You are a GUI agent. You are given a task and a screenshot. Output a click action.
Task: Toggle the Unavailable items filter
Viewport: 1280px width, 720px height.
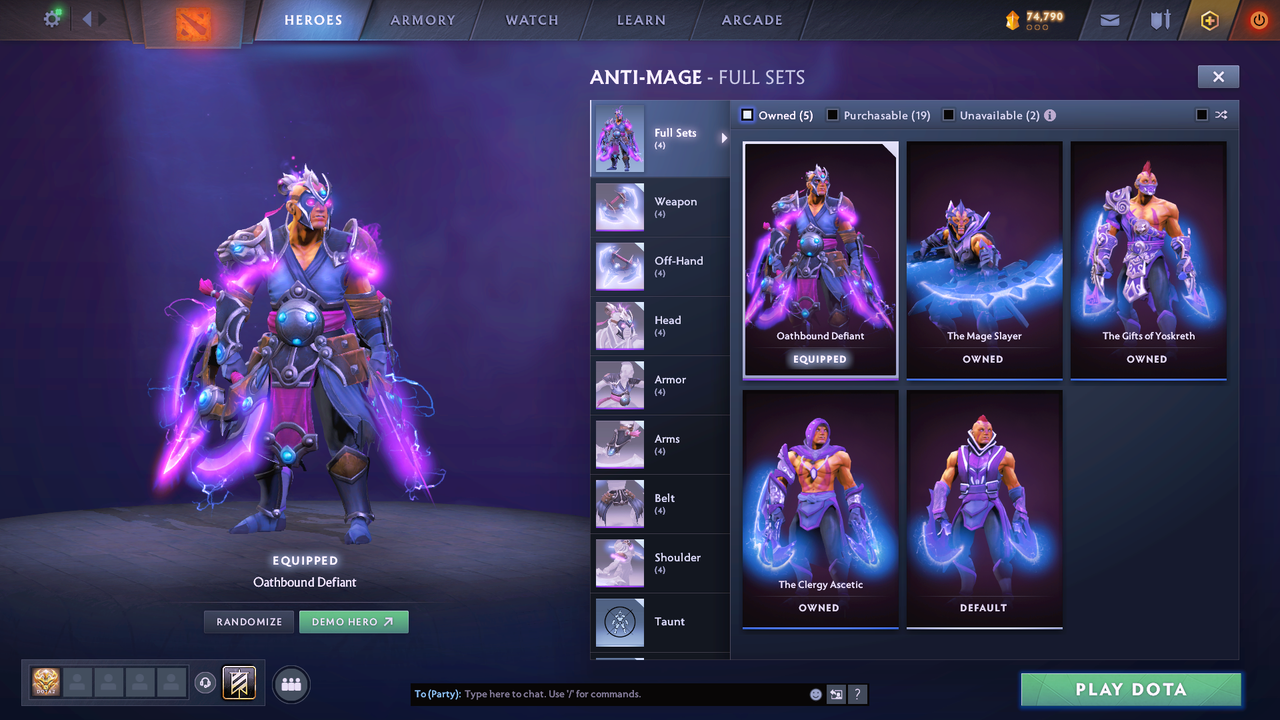(948, 115)
